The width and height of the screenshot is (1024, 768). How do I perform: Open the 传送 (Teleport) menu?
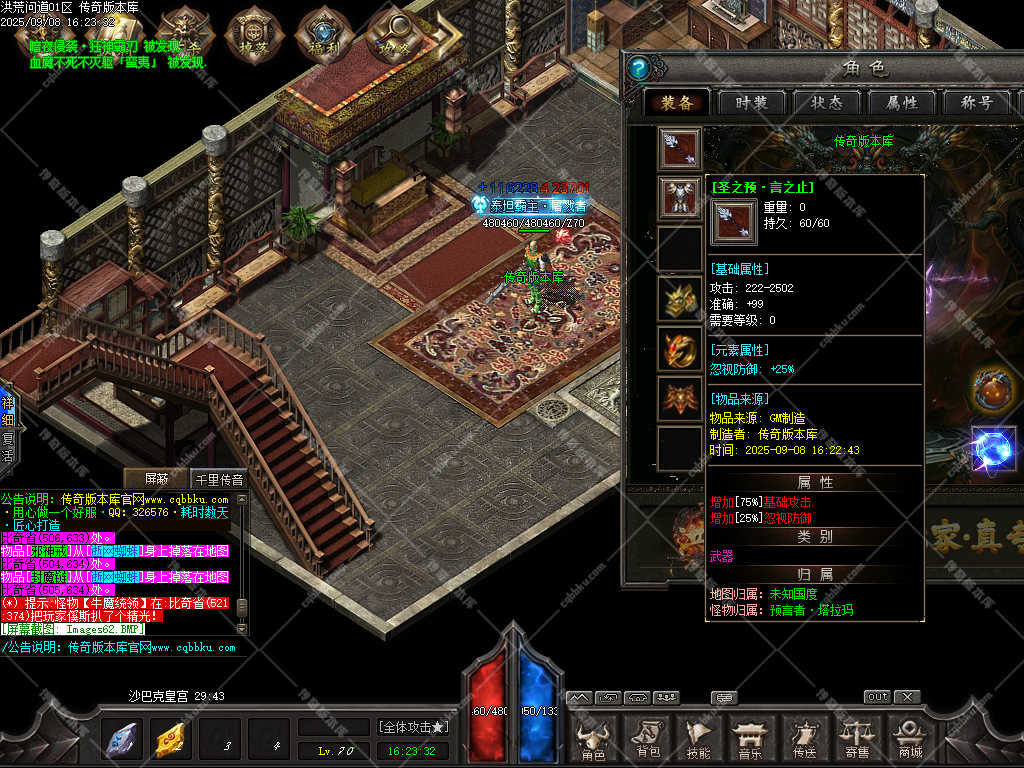pos(803,739)
